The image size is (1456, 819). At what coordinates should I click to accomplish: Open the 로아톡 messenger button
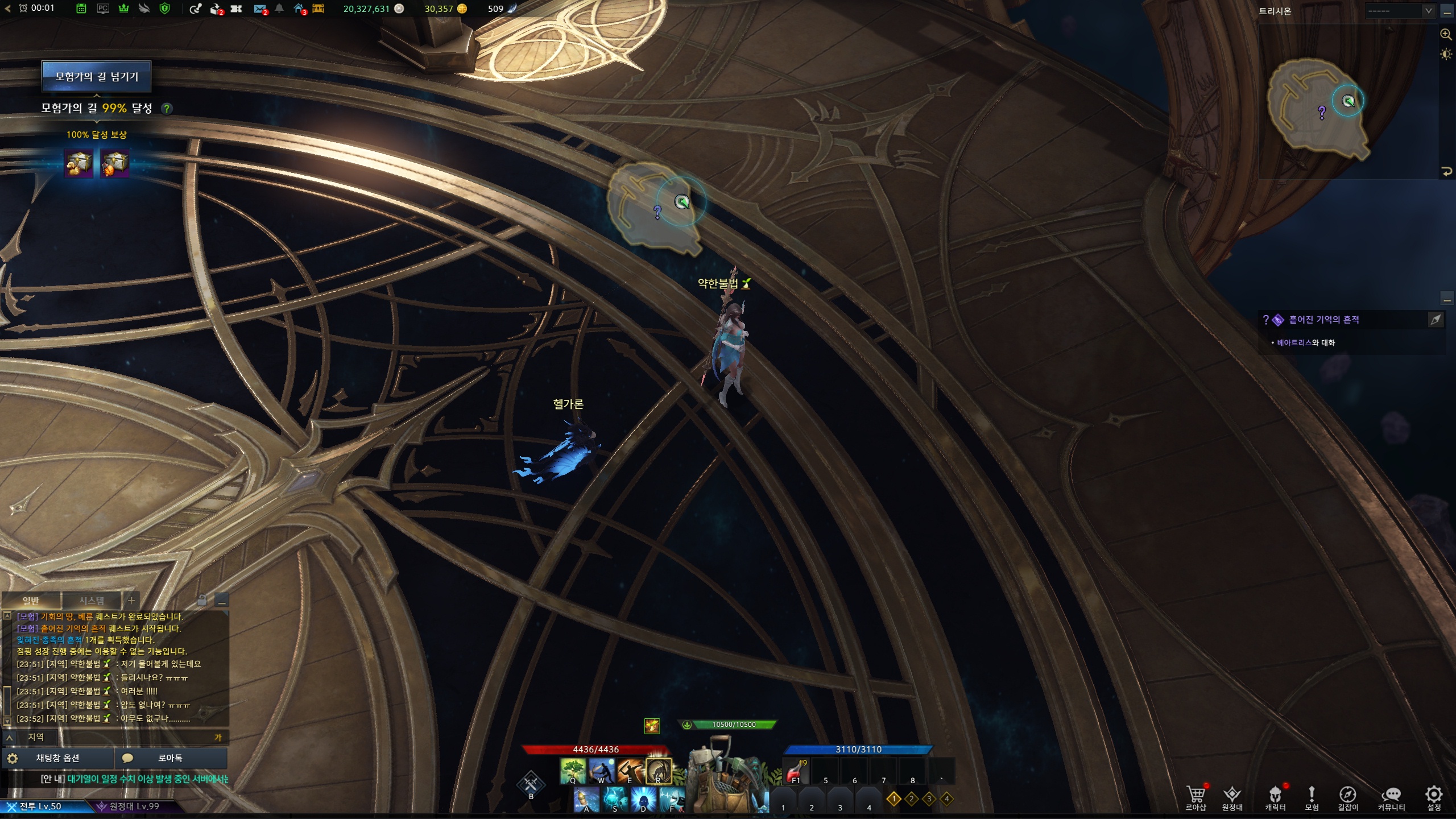coord(170,758)
